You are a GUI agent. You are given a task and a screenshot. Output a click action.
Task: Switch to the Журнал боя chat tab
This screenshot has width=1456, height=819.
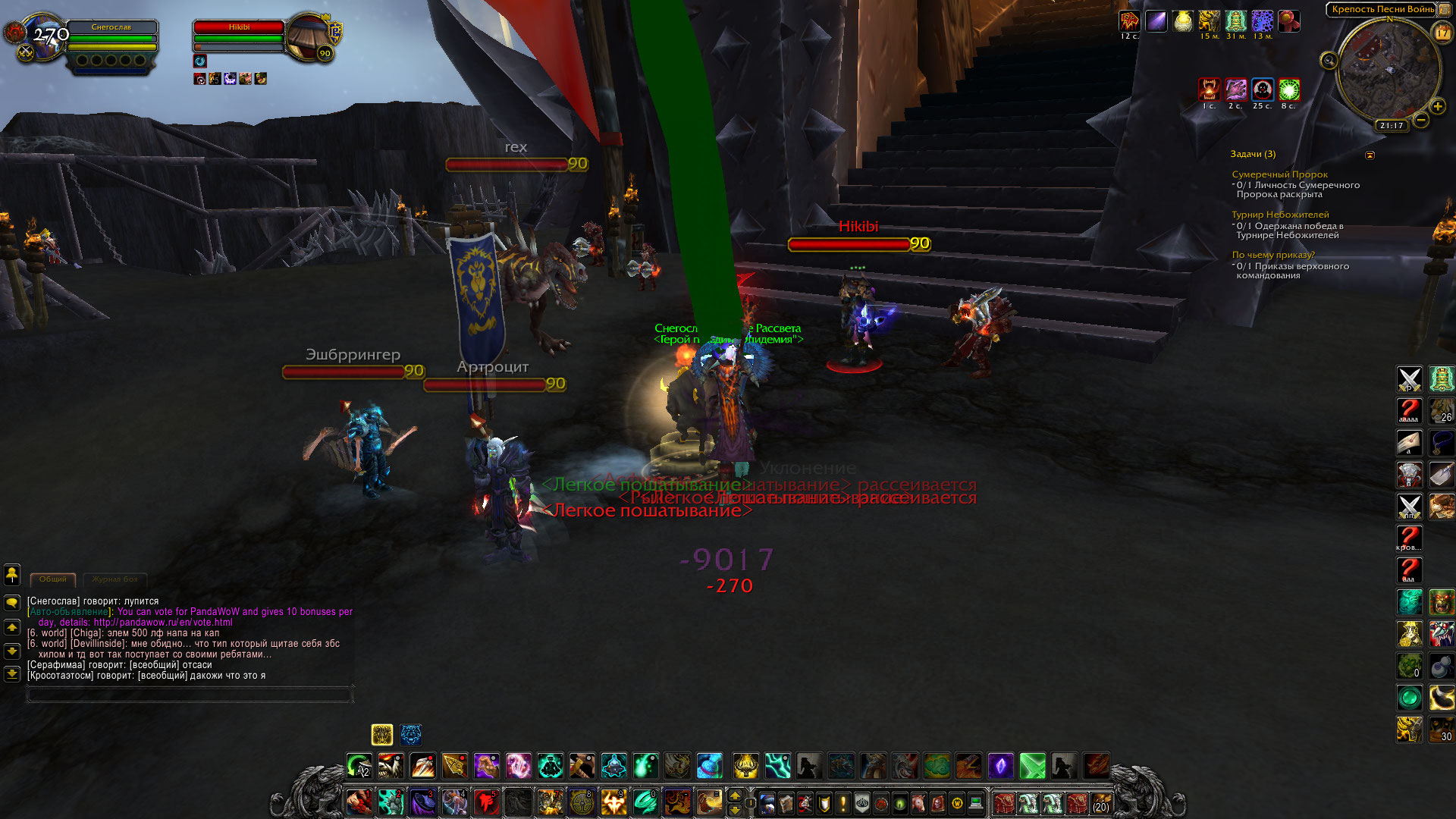115,579
